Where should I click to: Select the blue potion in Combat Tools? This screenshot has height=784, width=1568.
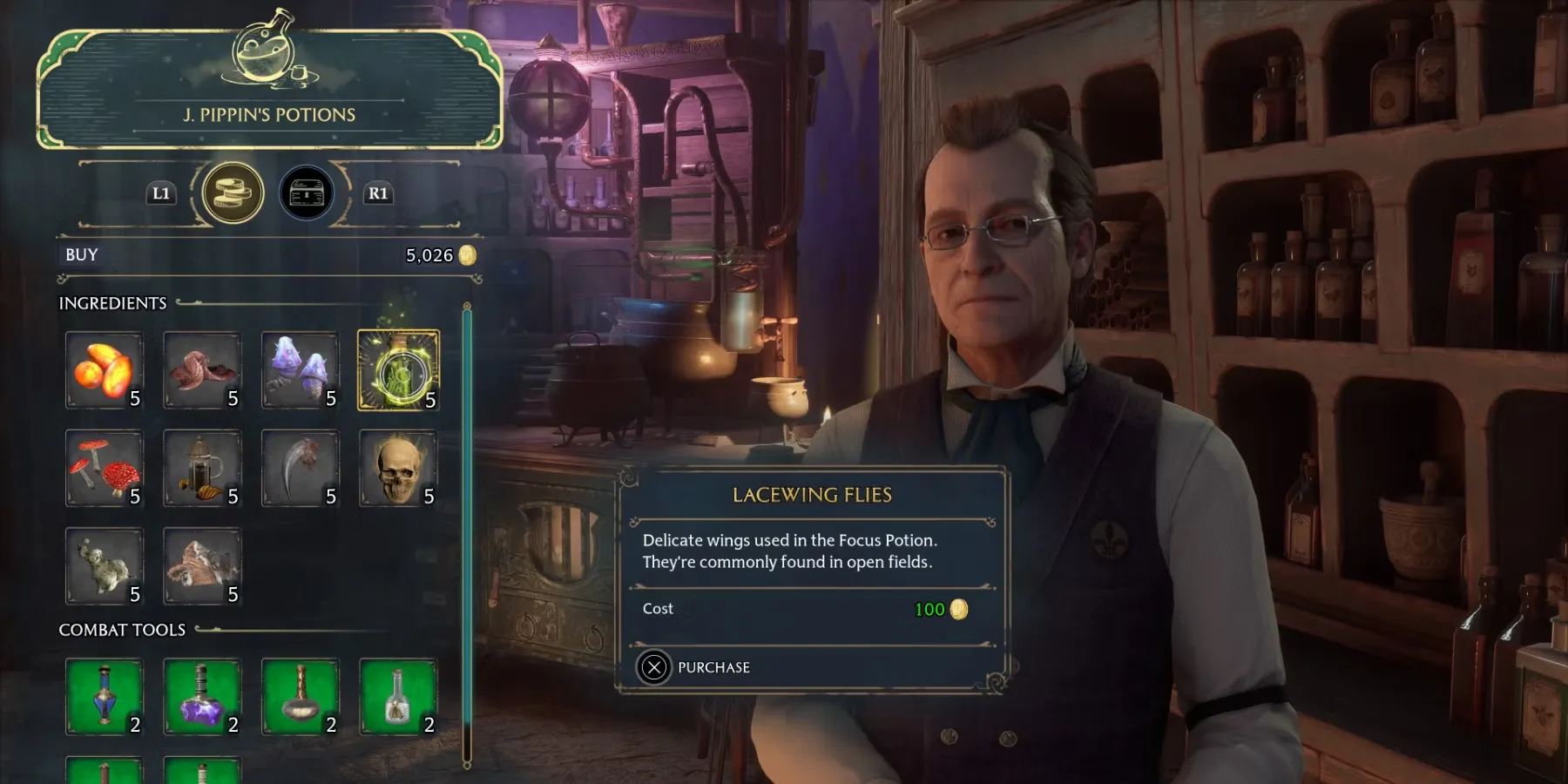(x=105, y=697)
